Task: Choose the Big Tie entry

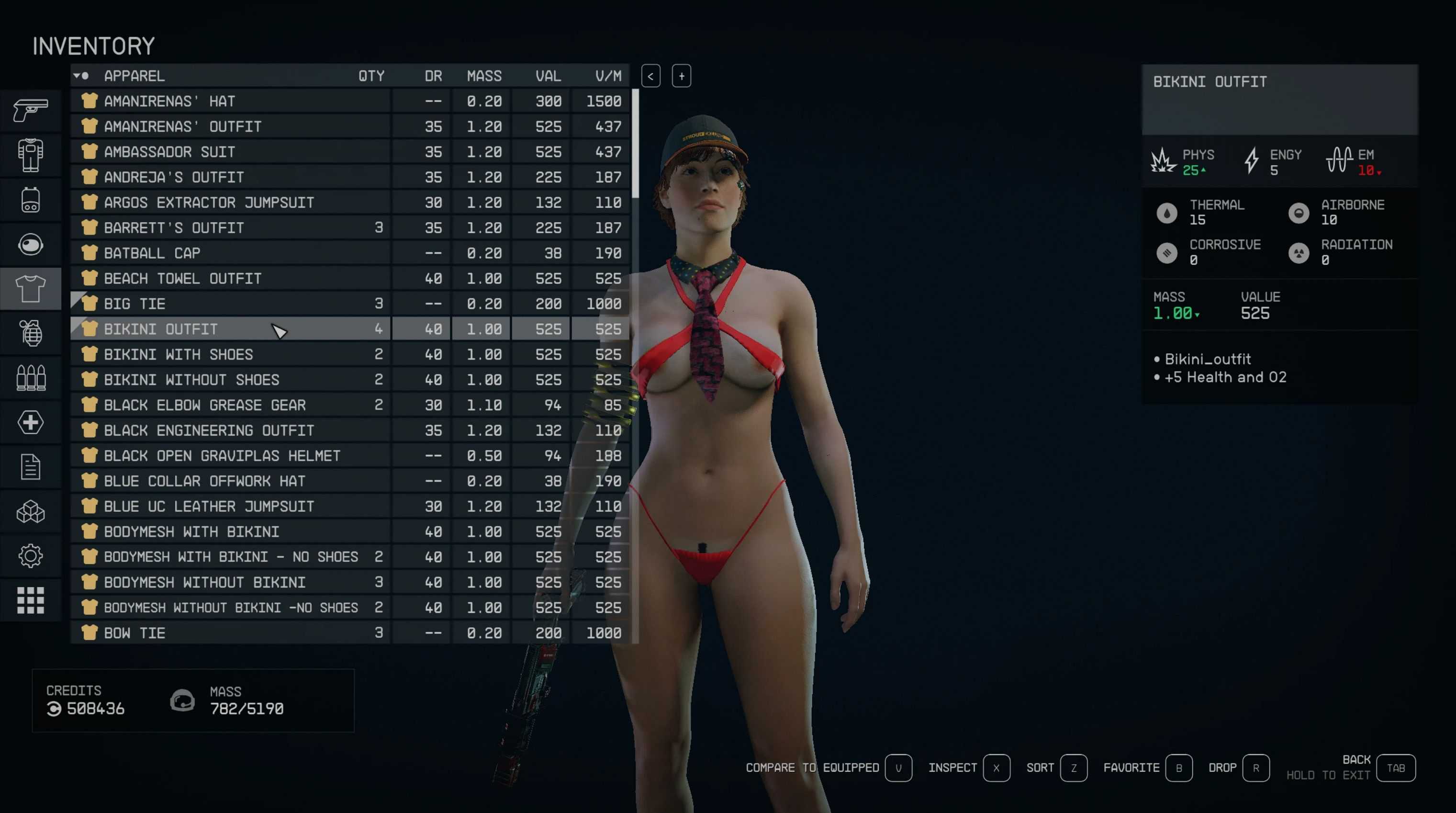Action: click(134, 304)
